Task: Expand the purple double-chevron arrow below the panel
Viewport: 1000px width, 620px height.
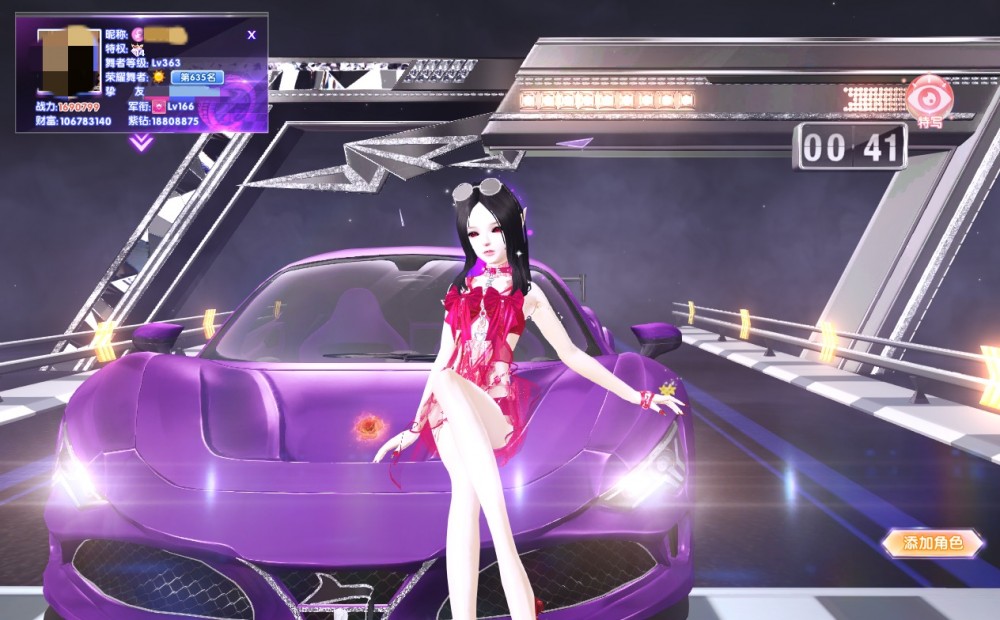Action: tap(141, 143)
